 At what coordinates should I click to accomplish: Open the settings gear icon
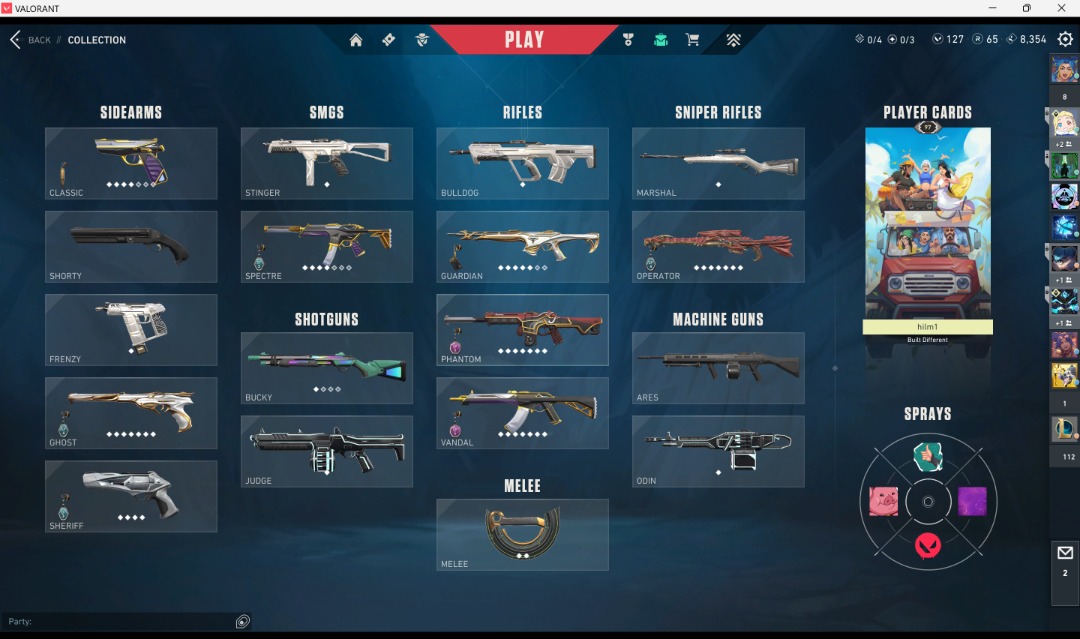1065,39
